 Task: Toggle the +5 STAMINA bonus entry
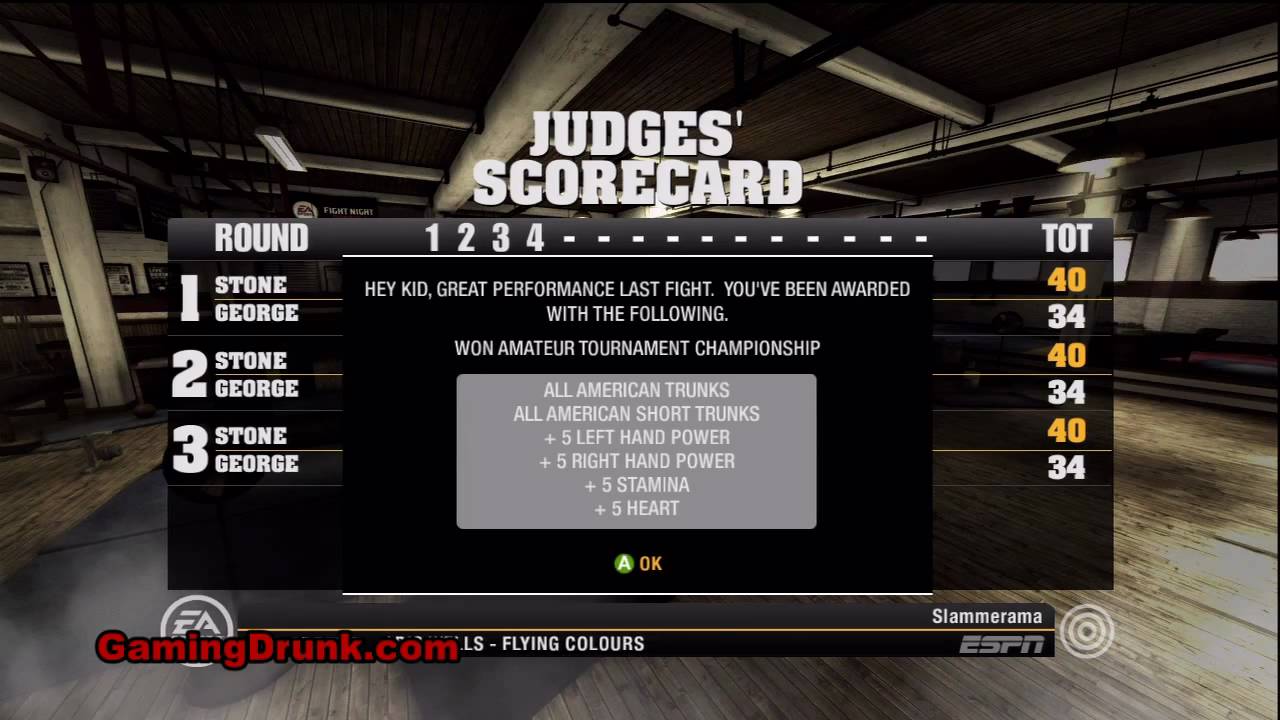click(637, 485)
